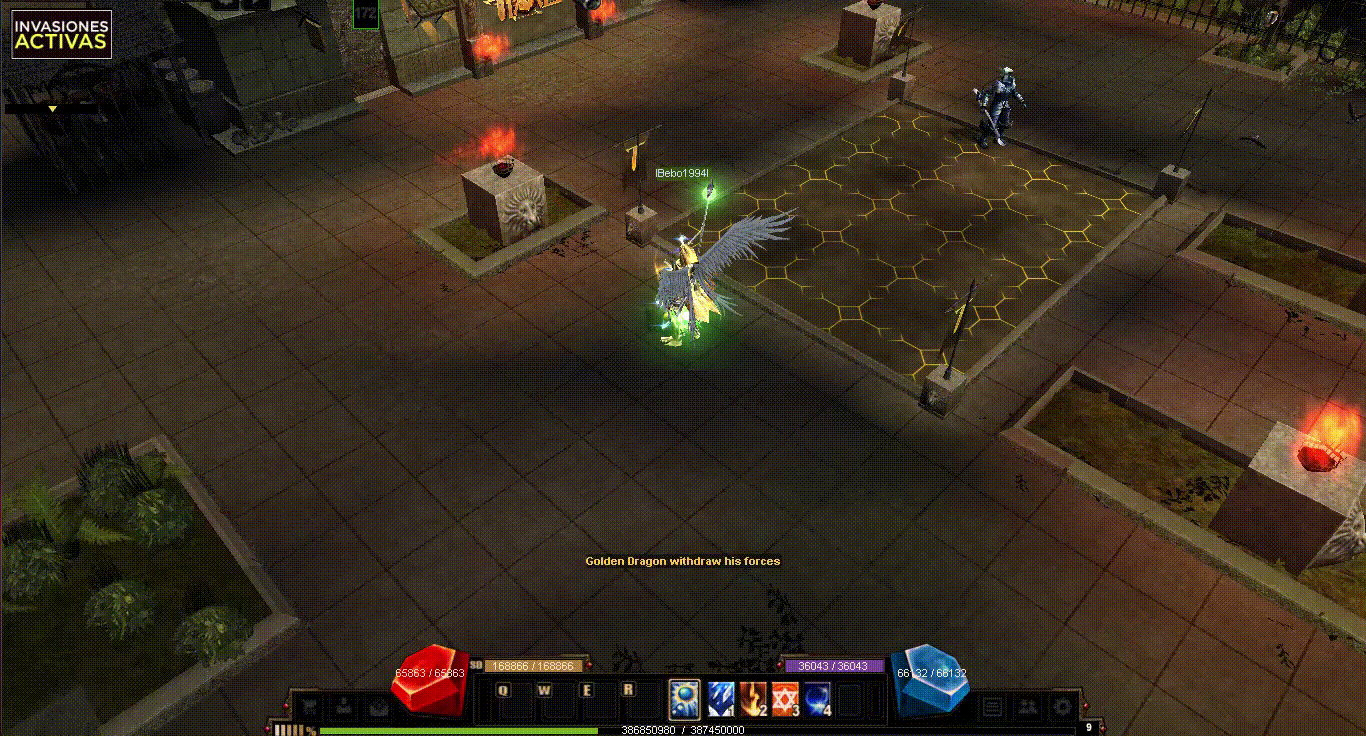Cast the flame skill in slot 2

tap(753, 698)
